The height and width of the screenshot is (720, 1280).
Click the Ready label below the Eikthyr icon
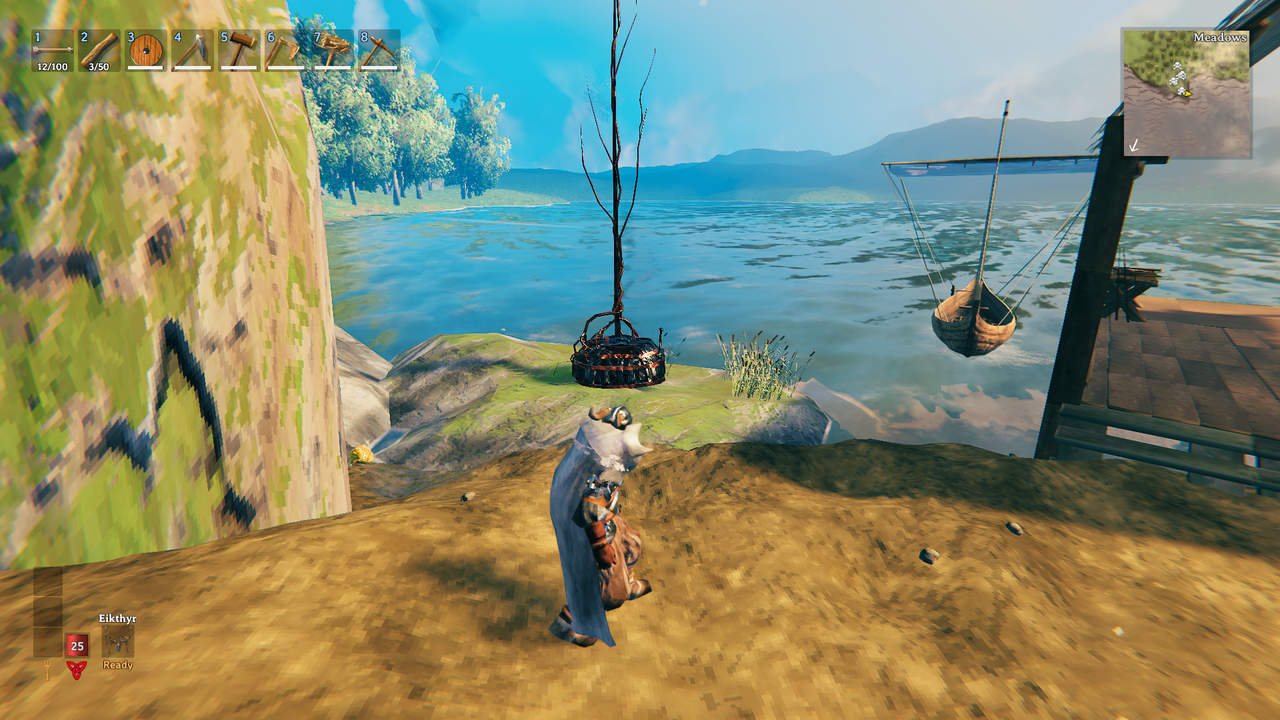coord(117,665)
